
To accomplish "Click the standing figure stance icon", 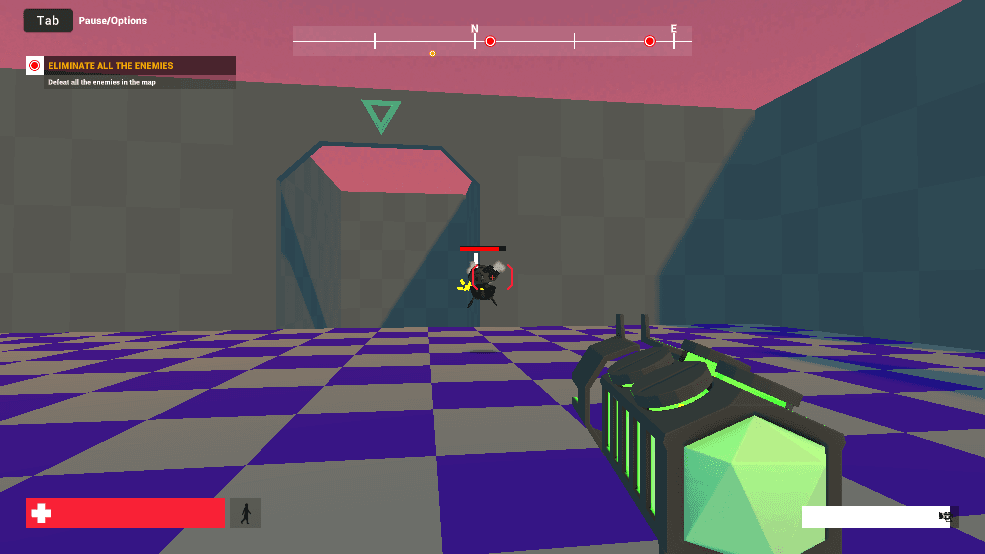I will pos(245,513).
